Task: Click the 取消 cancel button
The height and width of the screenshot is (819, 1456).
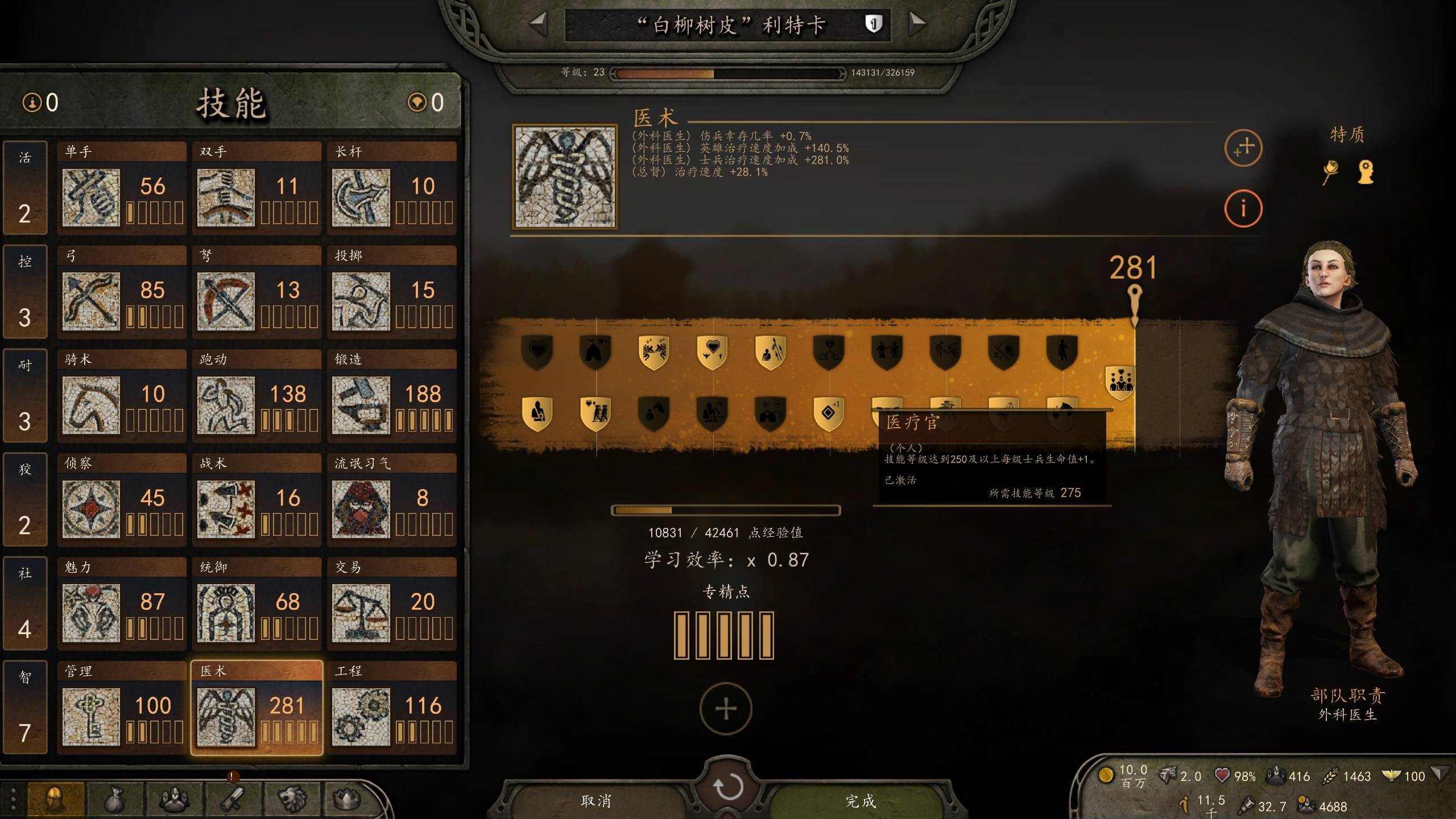Action: tap(596, 801)
